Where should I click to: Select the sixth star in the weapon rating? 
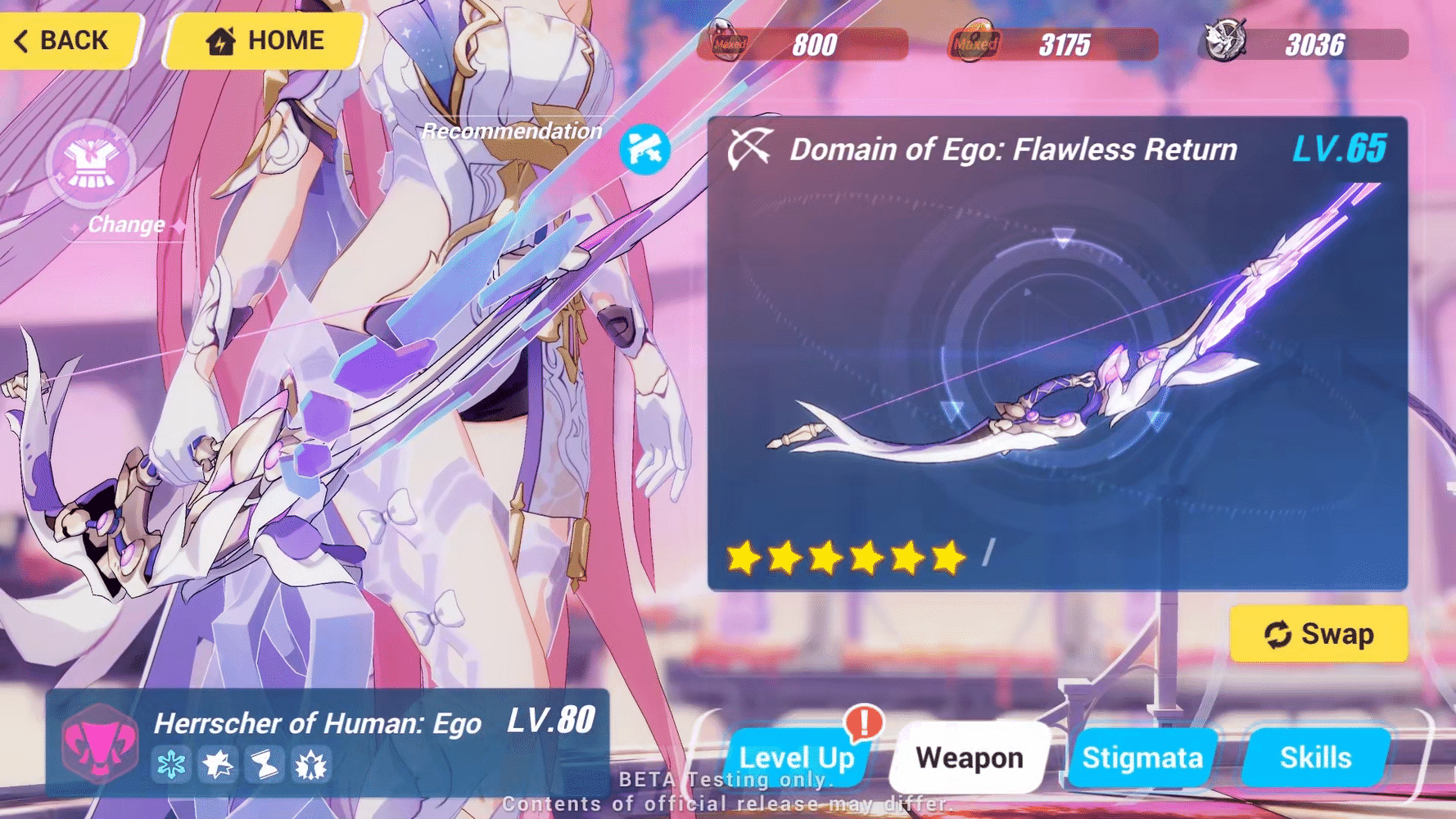947,559
